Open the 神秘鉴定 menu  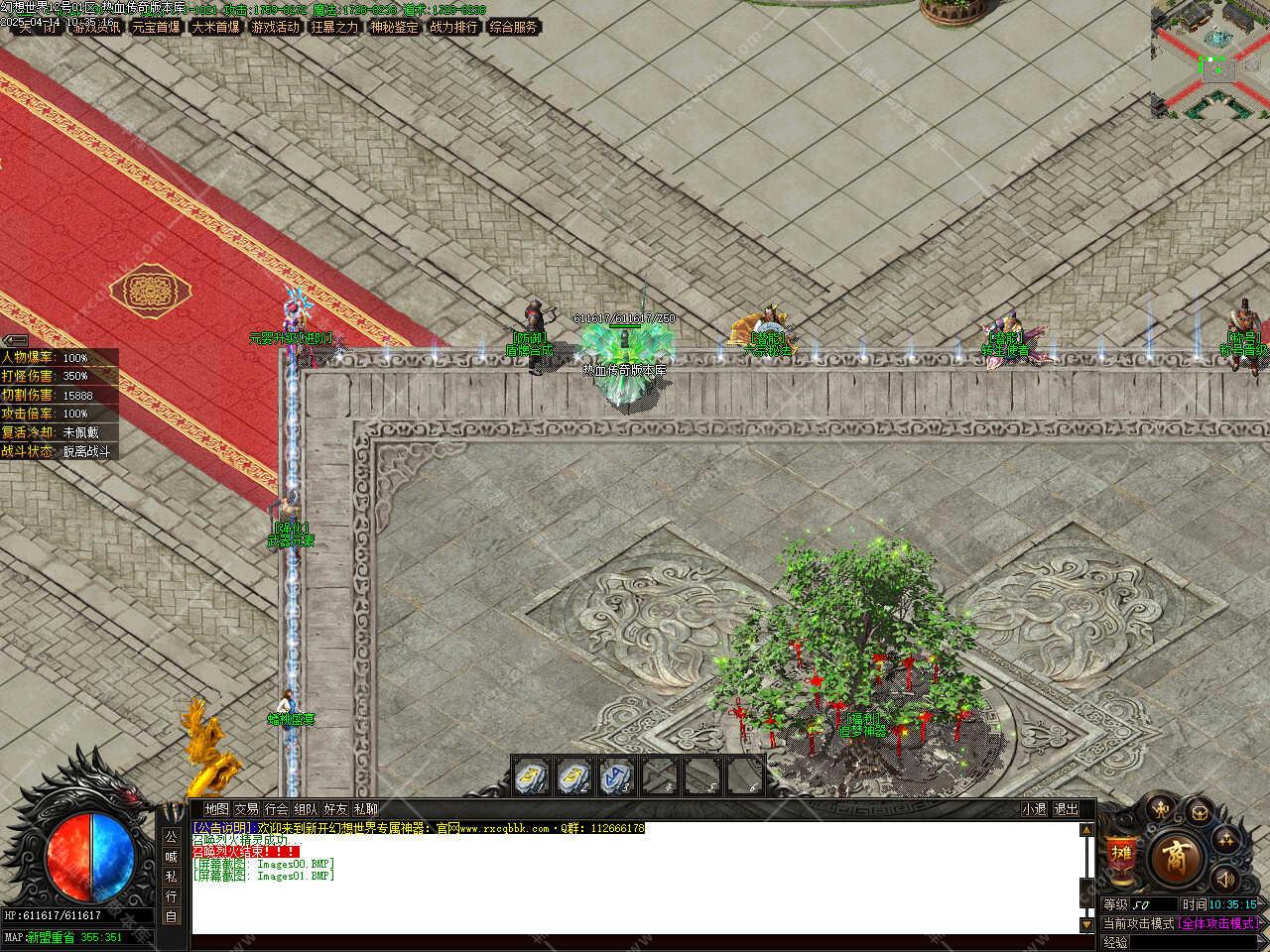pos(395,28)
